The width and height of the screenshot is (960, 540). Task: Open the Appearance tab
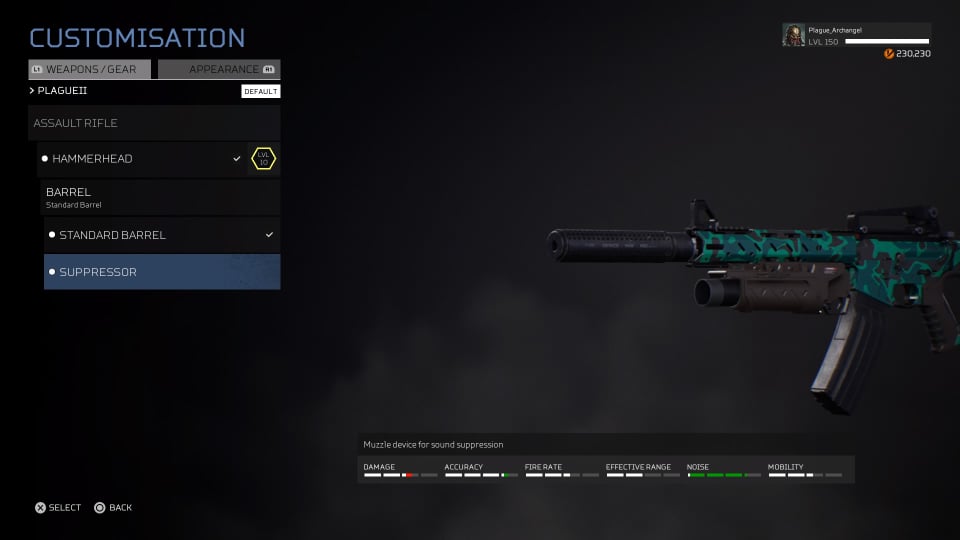pos(218,70)
